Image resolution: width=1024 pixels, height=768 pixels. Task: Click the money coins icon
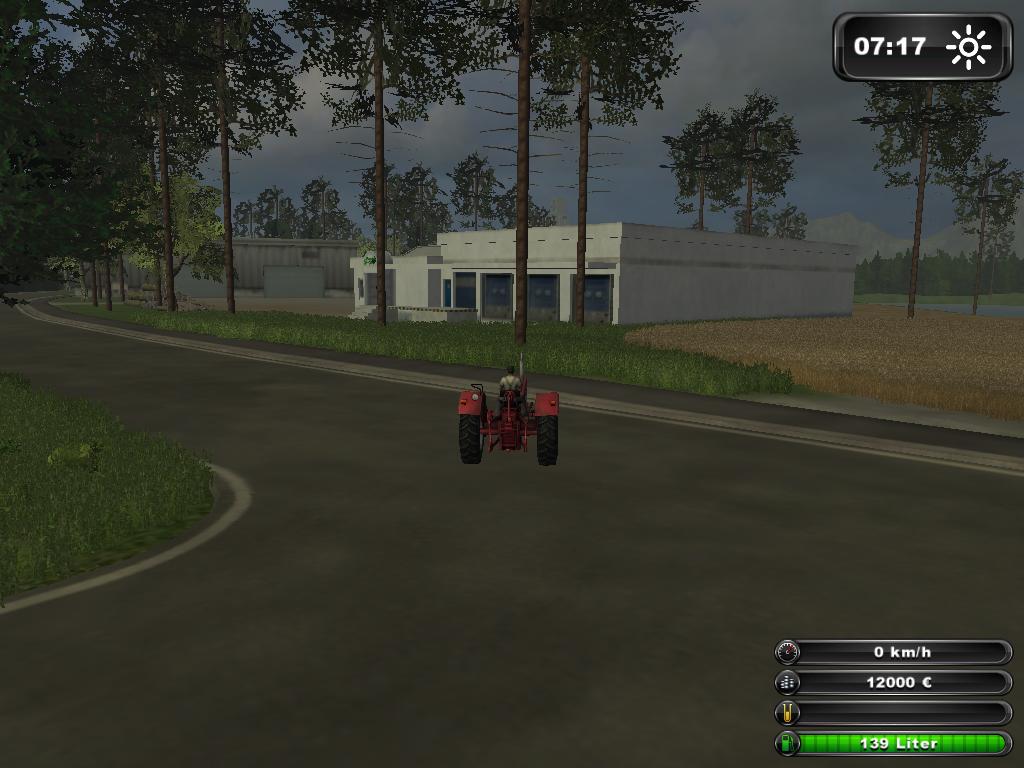click(x=787, y=683)
